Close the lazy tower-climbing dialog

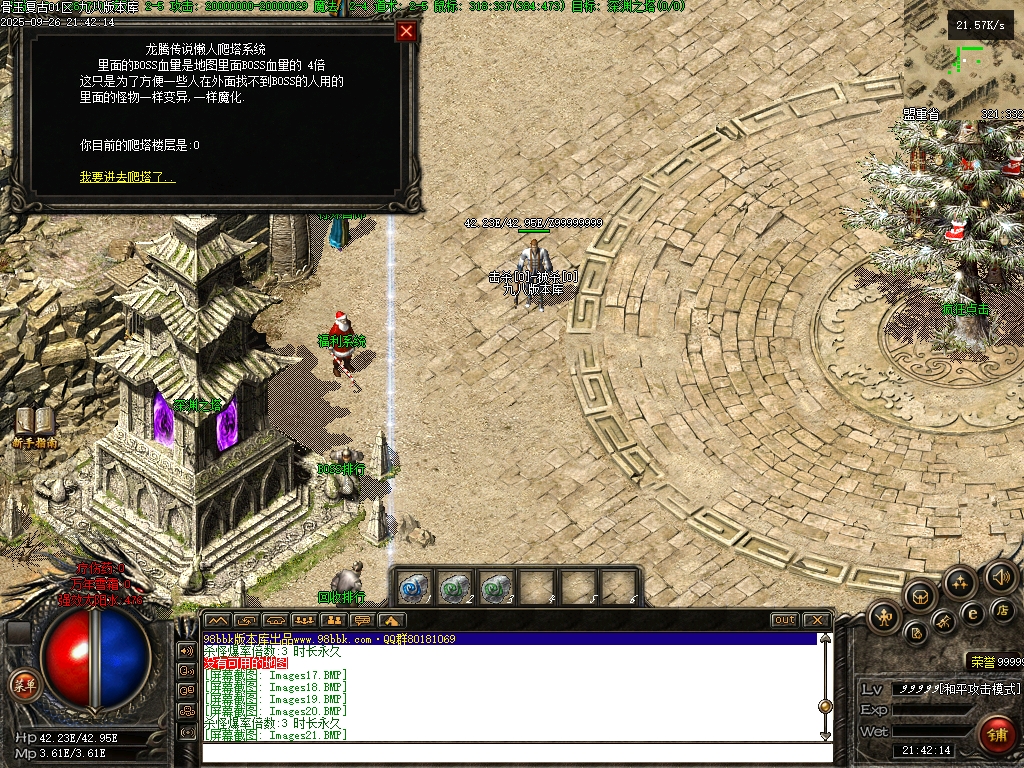click(406, 31)
